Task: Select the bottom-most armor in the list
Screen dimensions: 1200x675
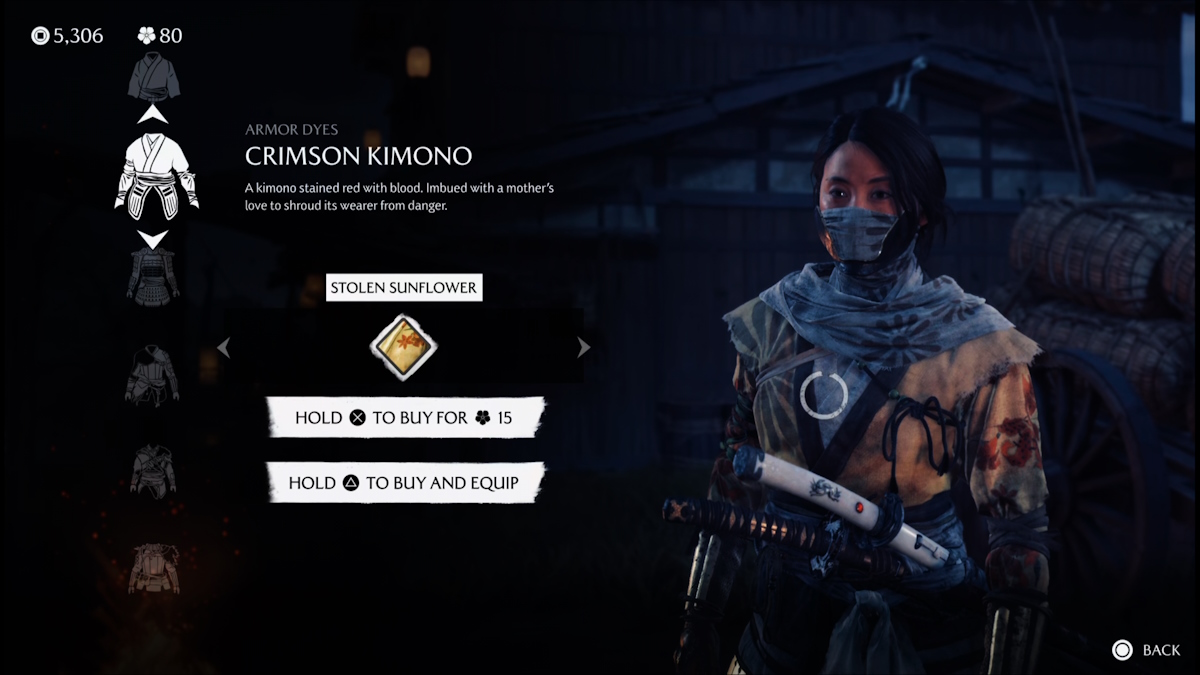Action: [153, 569]
